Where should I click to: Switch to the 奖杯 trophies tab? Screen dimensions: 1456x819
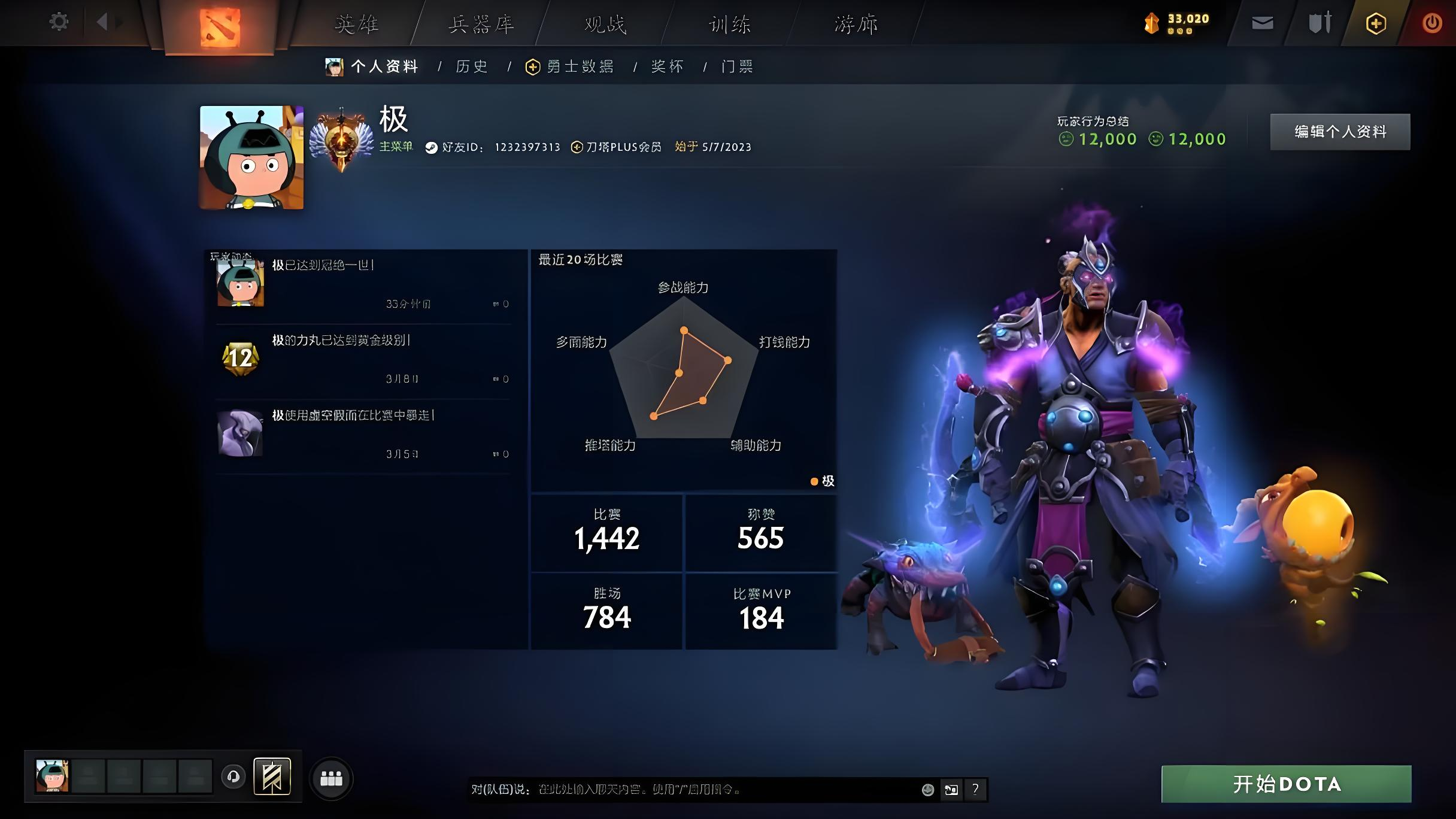[x=667, y=66]
